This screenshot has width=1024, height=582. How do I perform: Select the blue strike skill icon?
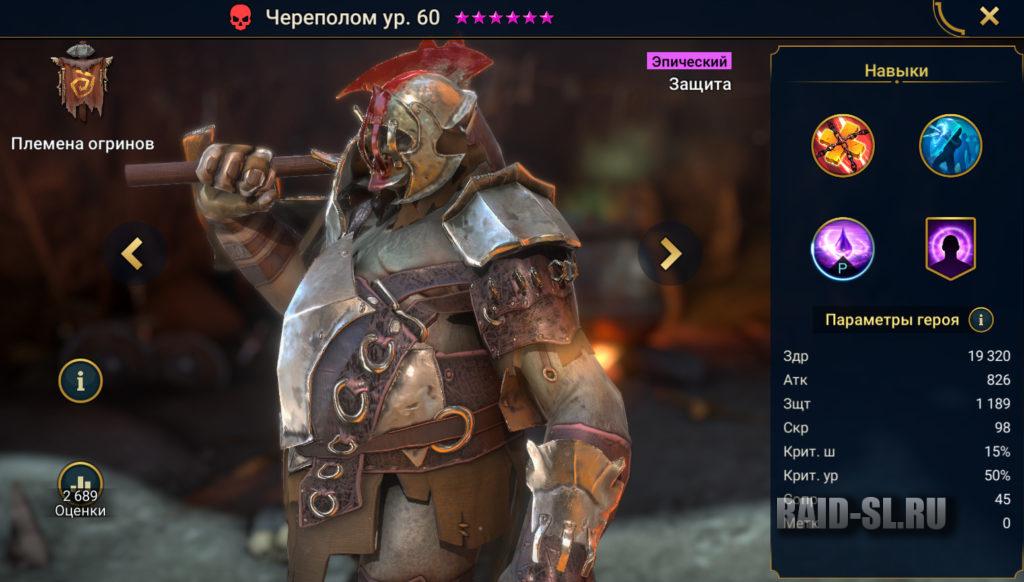pos(950,145)
